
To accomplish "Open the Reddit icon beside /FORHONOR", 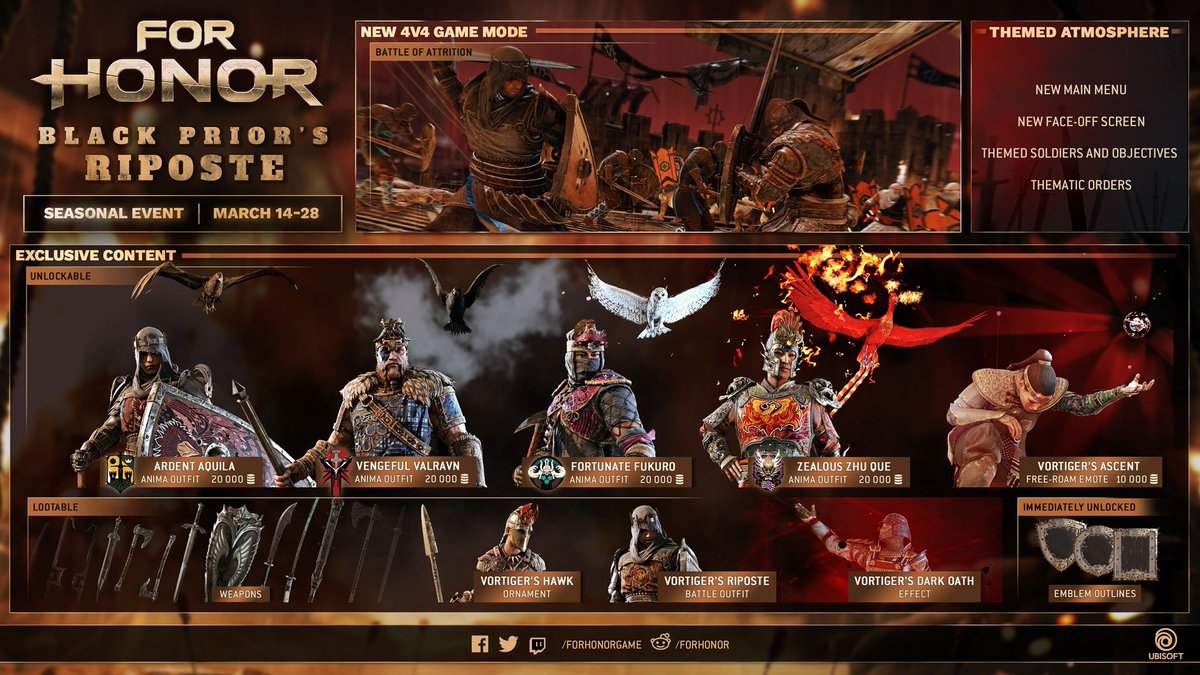I will point(656,644).
